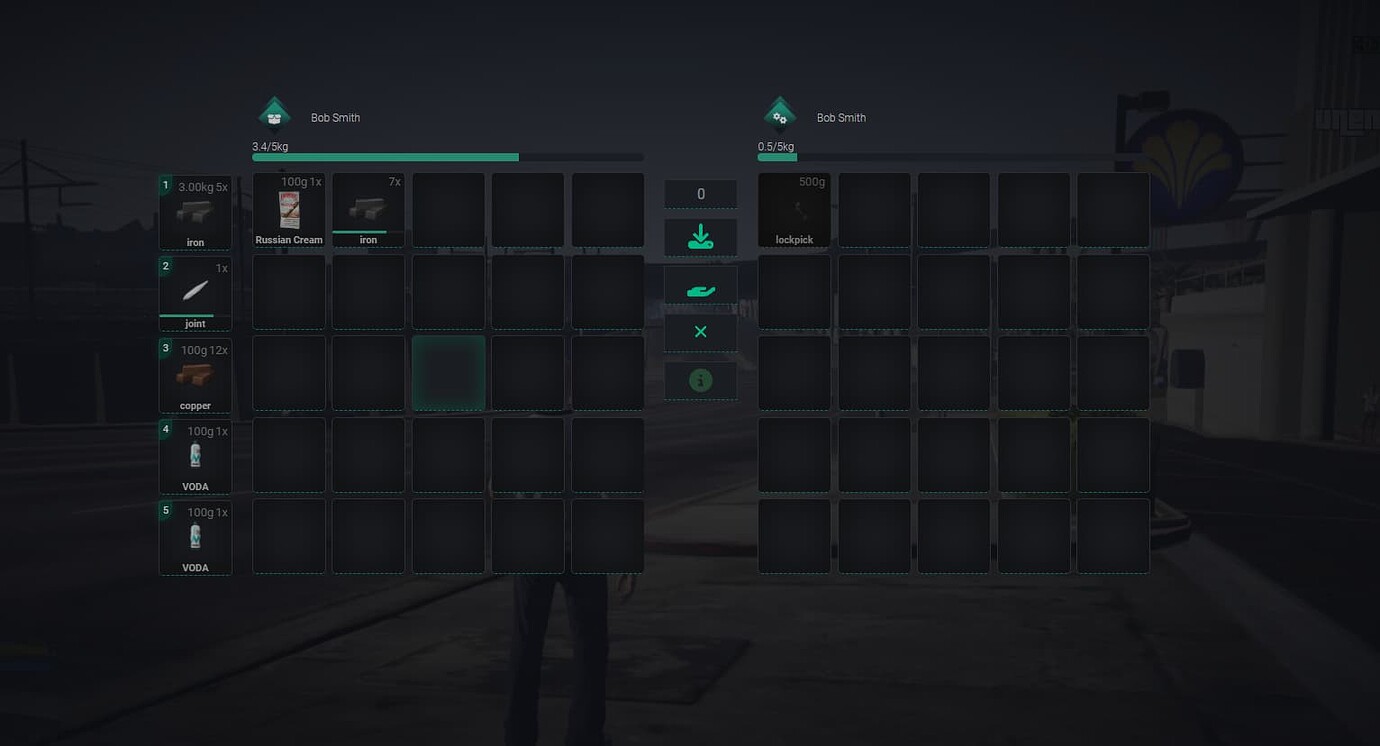1380x746 pixels.
Task: Select the iron stack in the main inventory
Action: tap(368, 208)
